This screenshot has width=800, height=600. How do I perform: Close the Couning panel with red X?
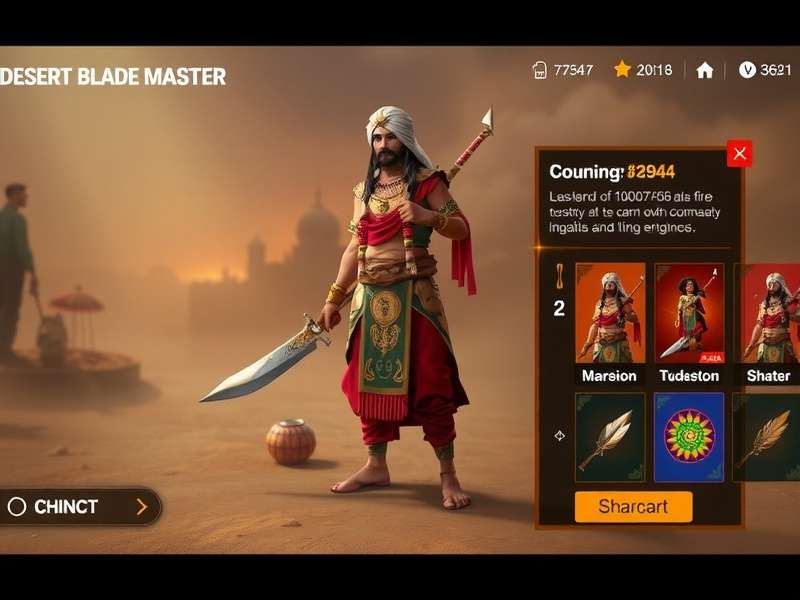(x=739, y=154)
